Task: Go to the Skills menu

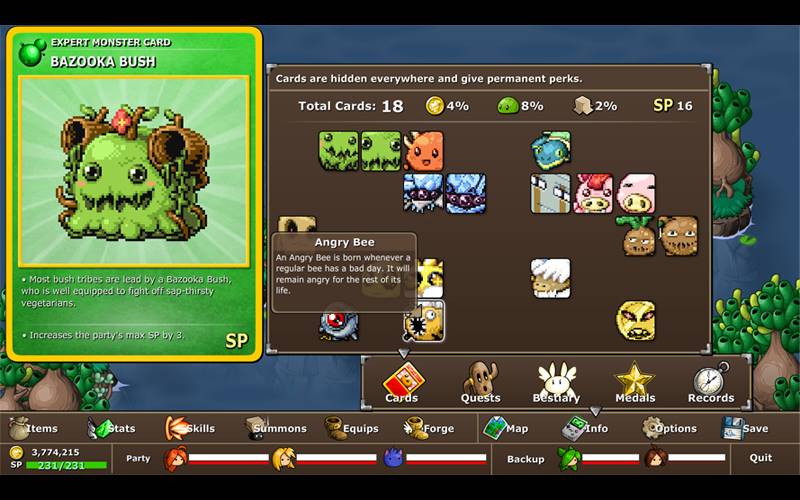Action: click(x=190, y=428)
